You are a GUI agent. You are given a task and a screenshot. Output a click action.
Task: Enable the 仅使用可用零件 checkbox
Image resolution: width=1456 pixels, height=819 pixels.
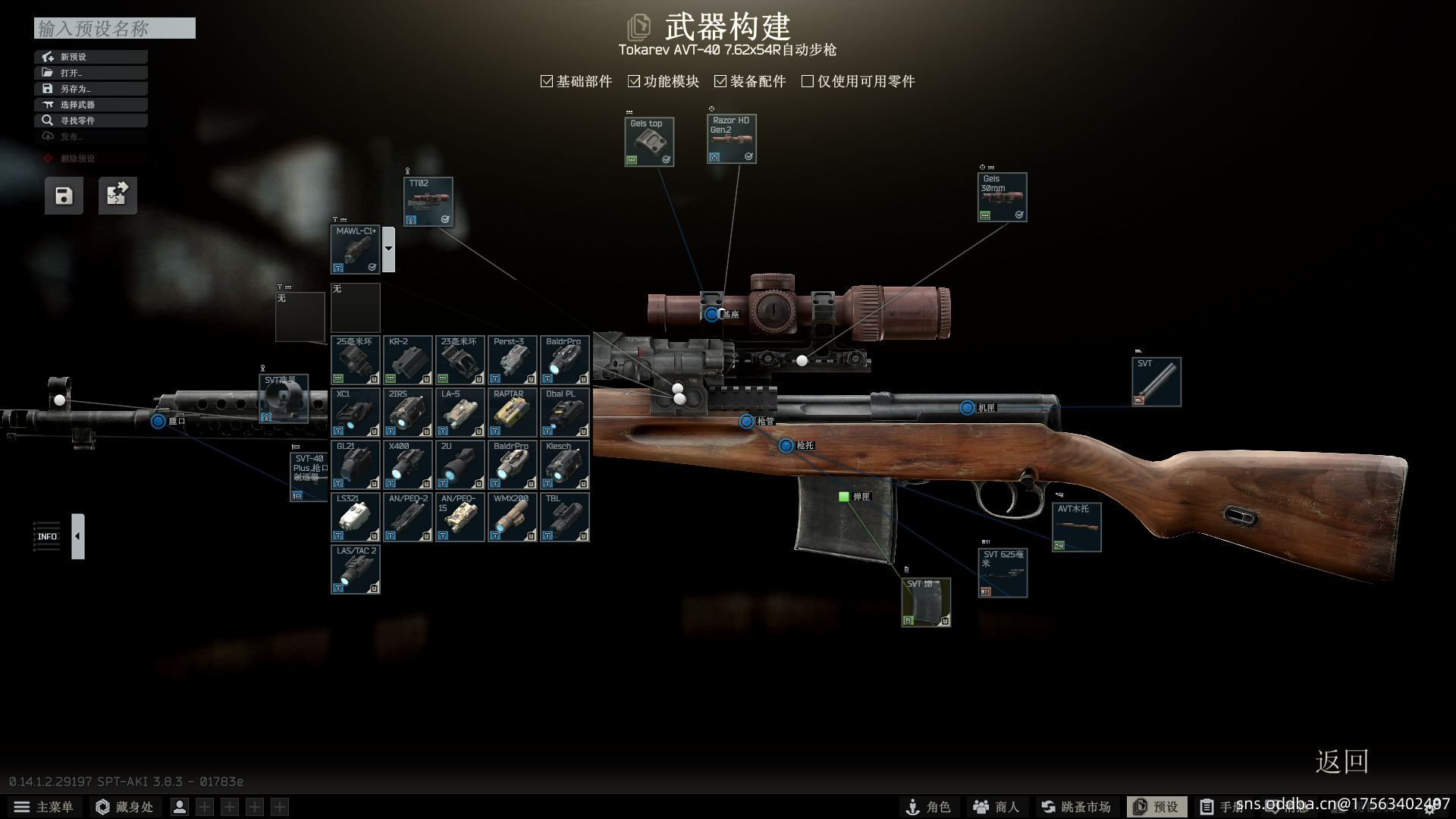pyautogui.click(x=807, y=80)
